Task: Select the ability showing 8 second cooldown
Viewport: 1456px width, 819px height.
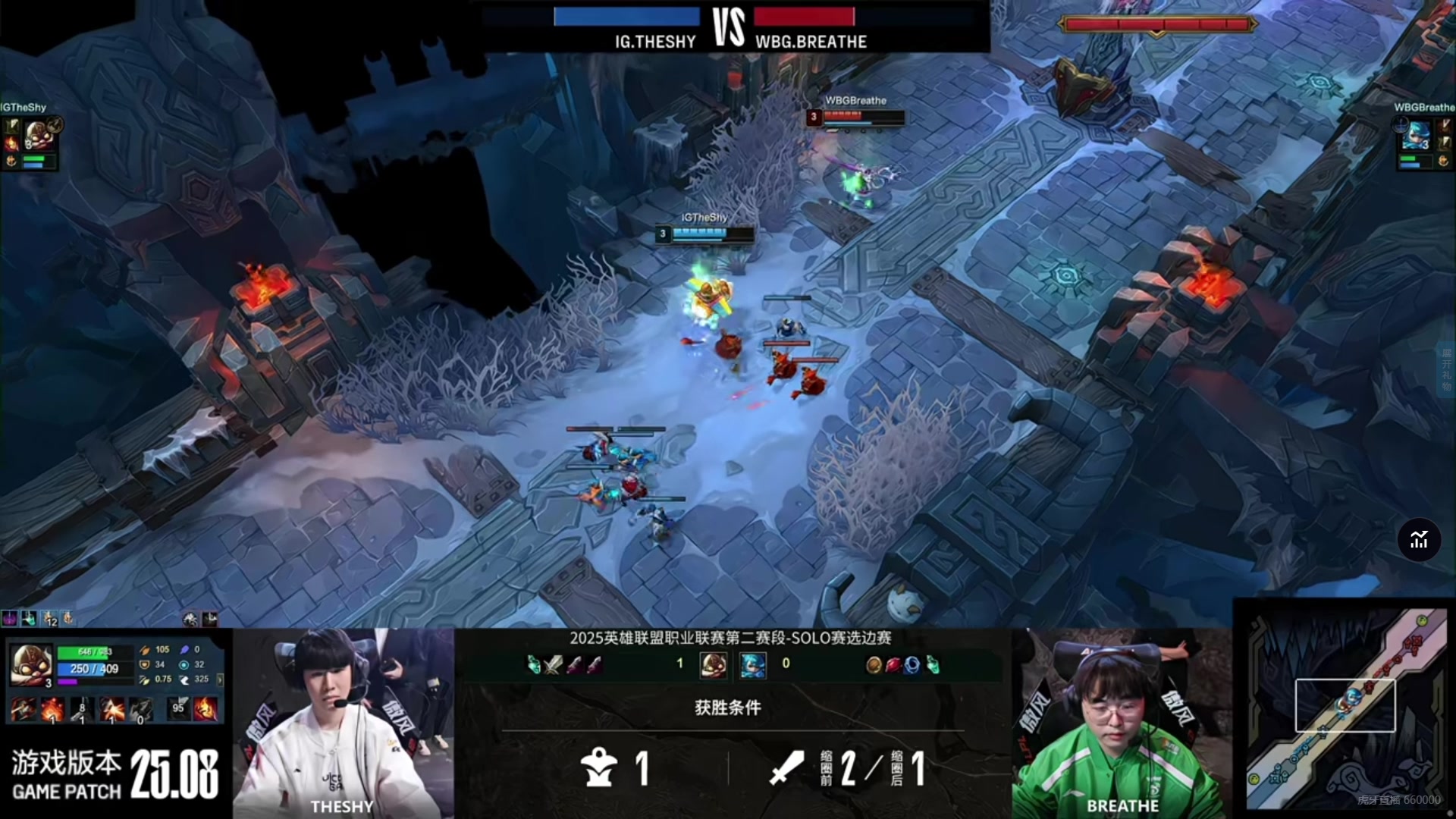Action: (82, 711)
